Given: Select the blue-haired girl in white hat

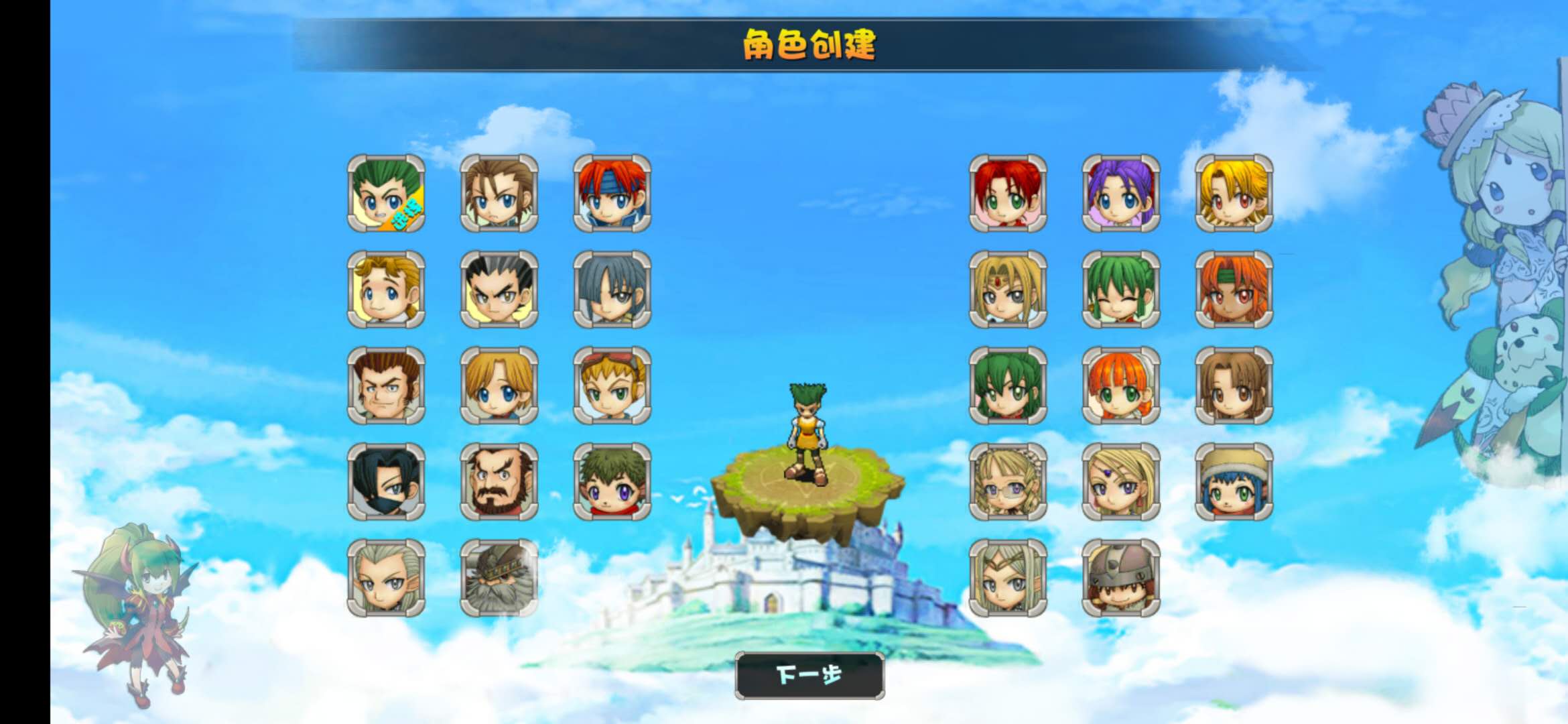Looking at the screenshot, I should (1233, 483).
